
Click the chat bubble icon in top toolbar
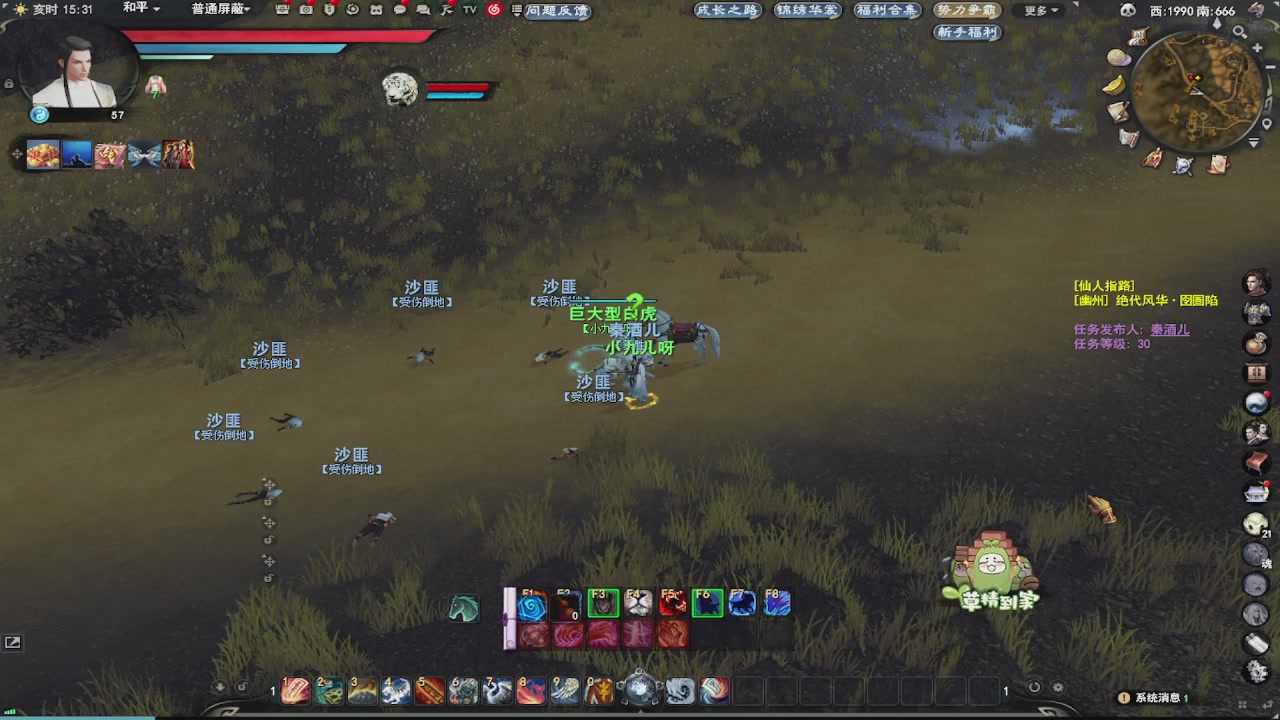tap(399, 10)
